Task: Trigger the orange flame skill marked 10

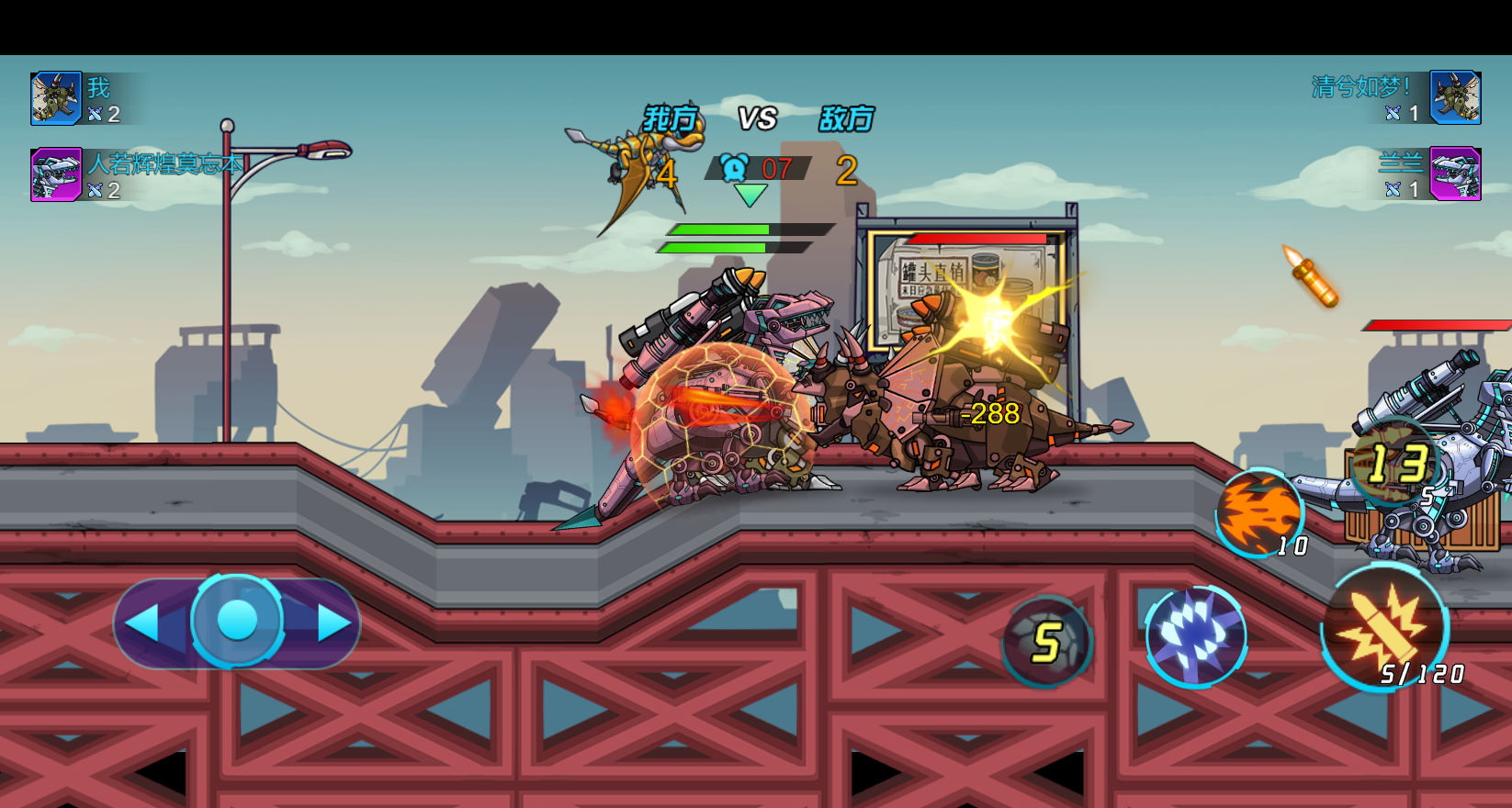Action: point(1259,512)
